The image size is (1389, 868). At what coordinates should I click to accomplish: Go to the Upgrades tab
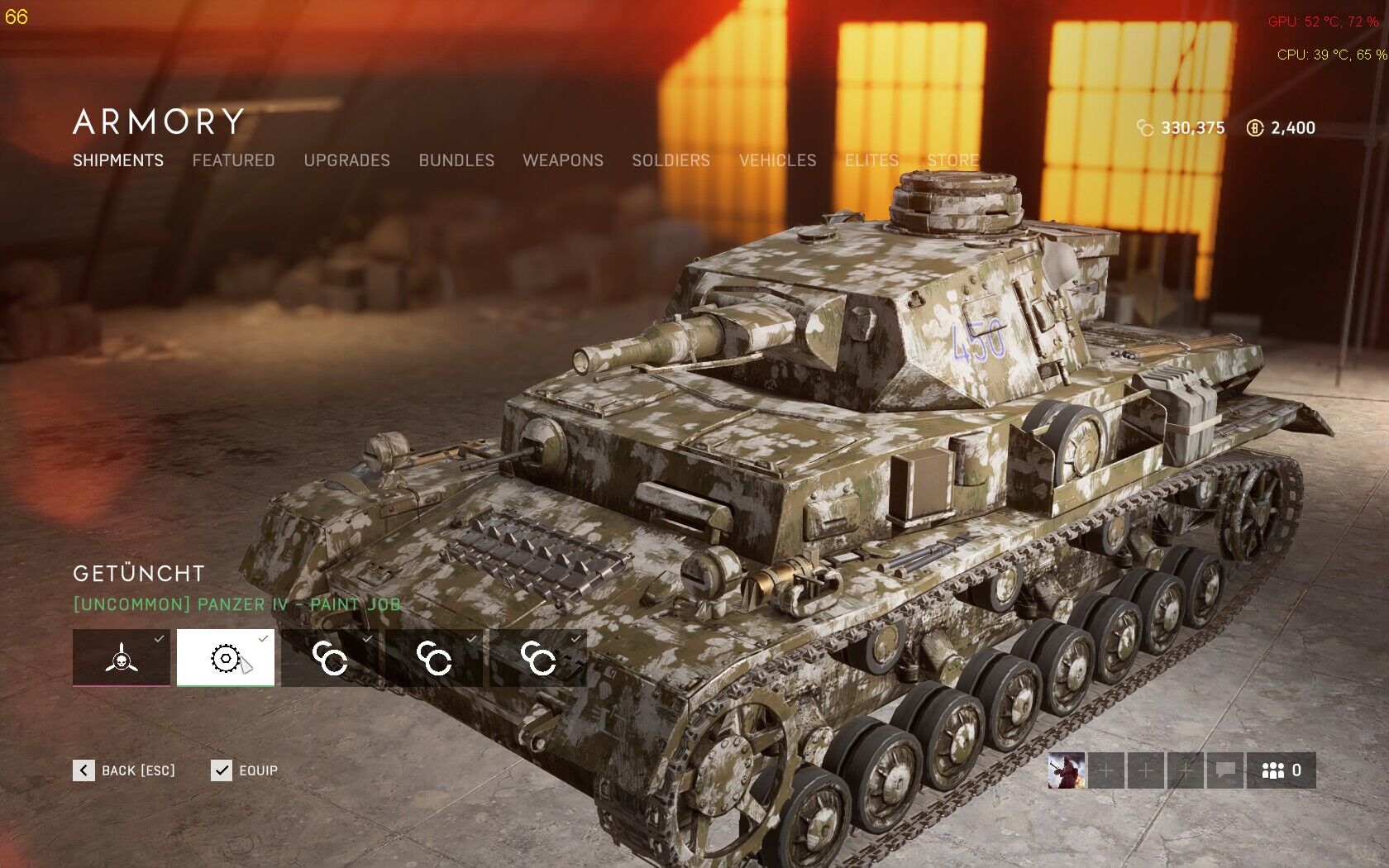point(346,160)
